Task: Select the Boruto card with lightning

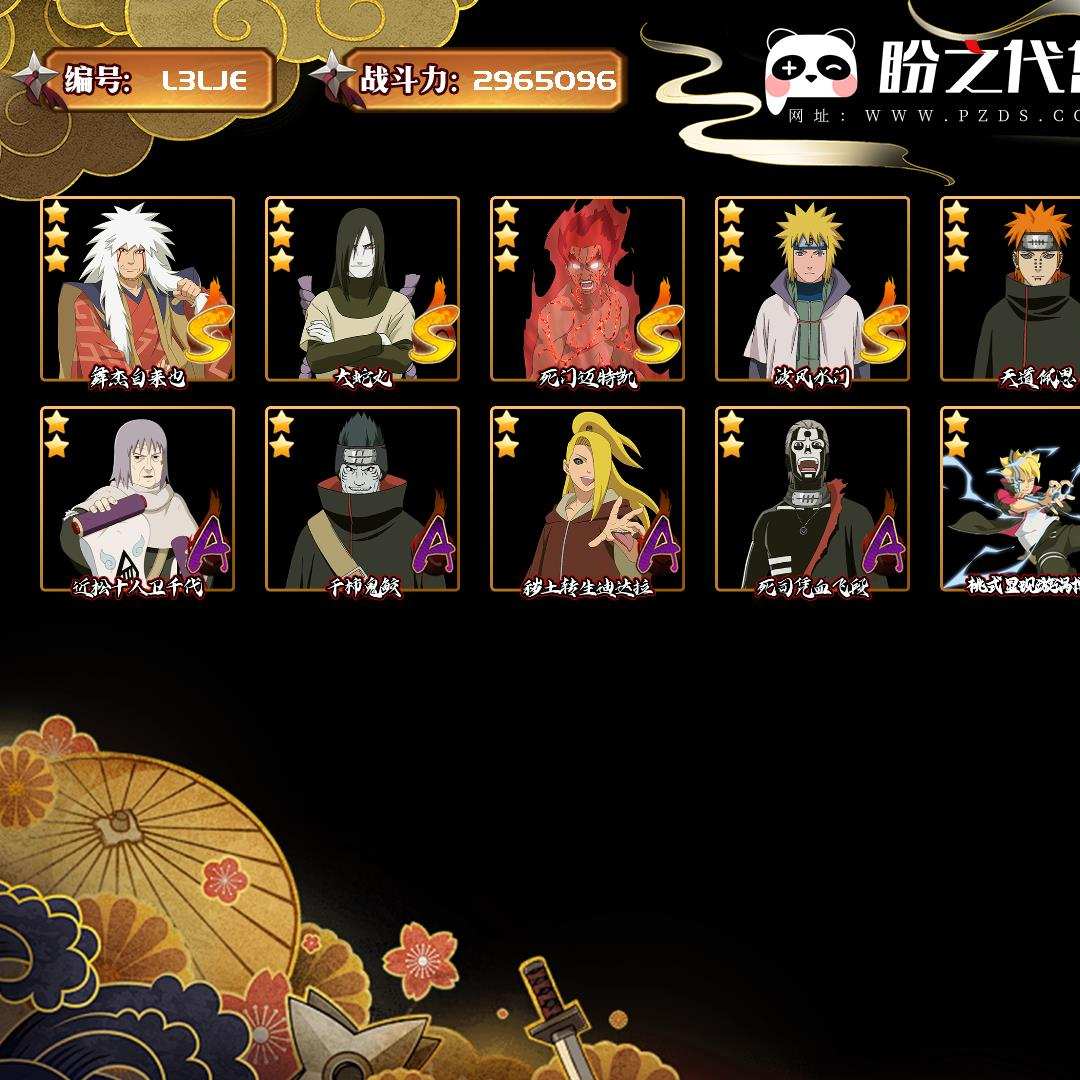Action: 1012,499
